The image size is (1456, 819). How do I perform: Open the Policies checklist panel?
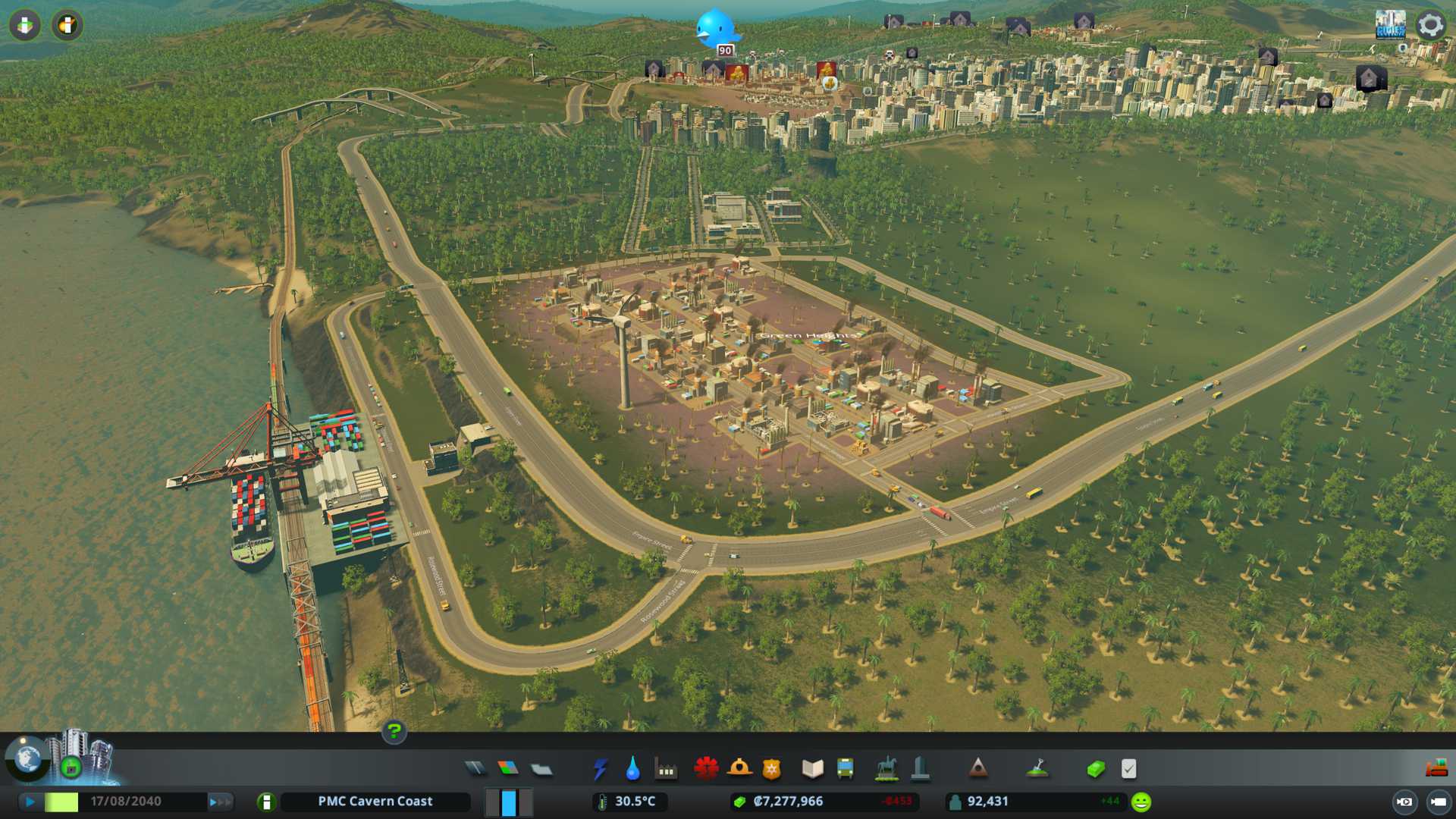coord(1129,769)
